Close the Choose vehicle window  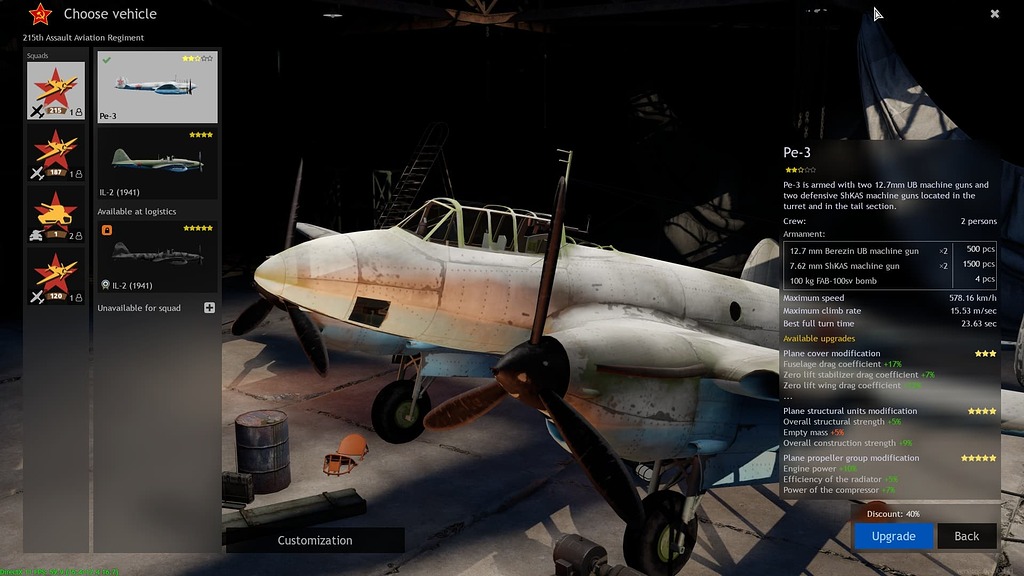pyautogui.click(x=995, y=14)
